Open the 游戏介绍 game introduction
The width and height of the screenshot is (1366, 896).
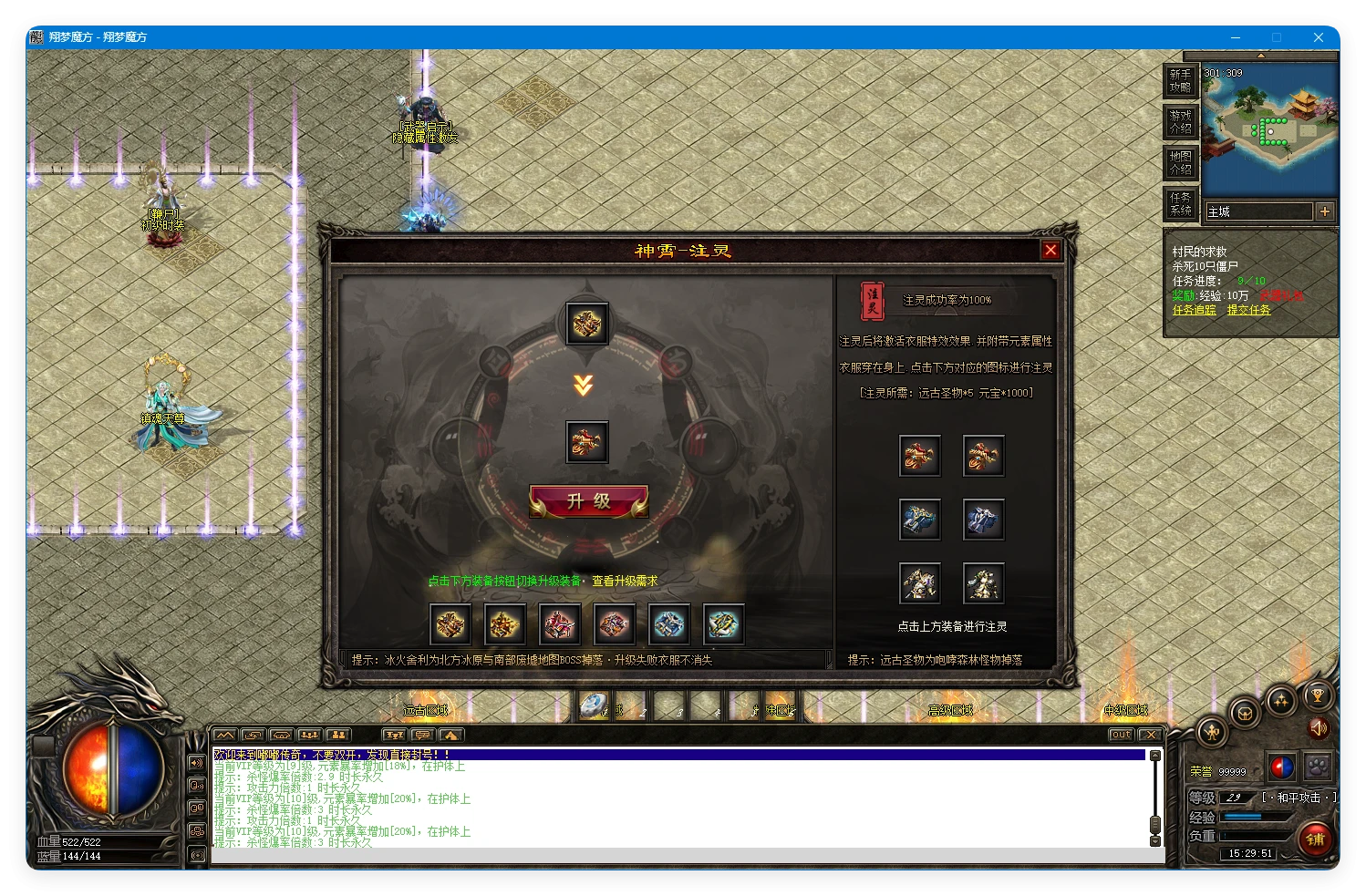[1180, 121]
